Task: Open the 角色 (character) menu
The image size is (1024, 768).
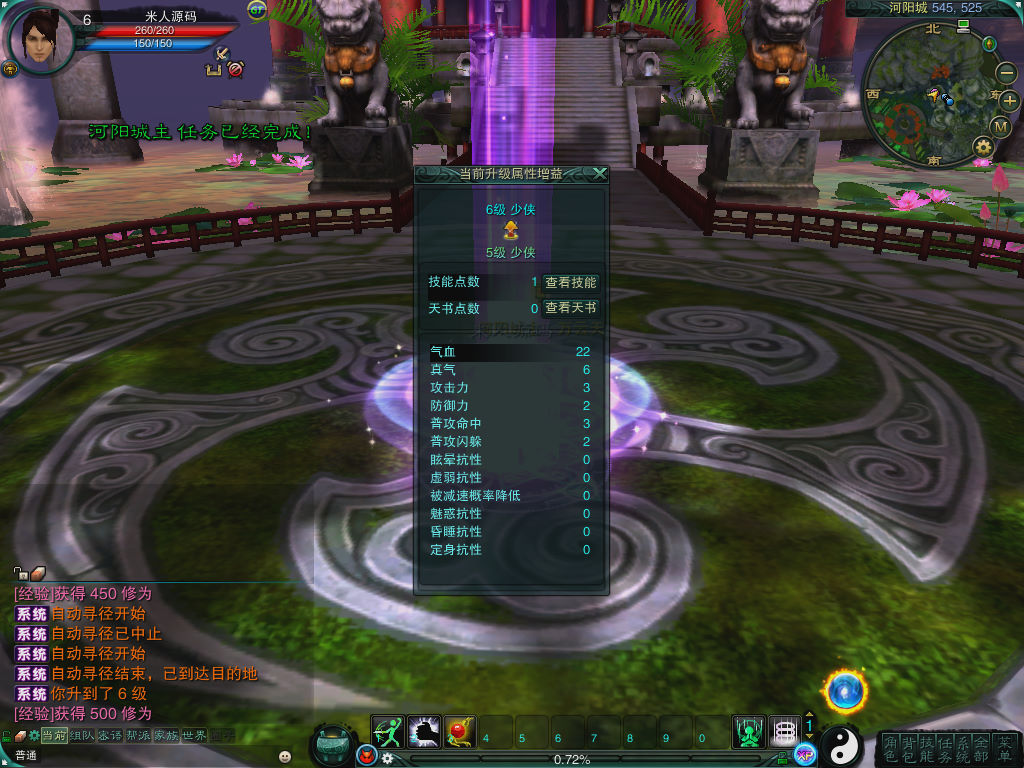Action: click(x=890, y=749)
